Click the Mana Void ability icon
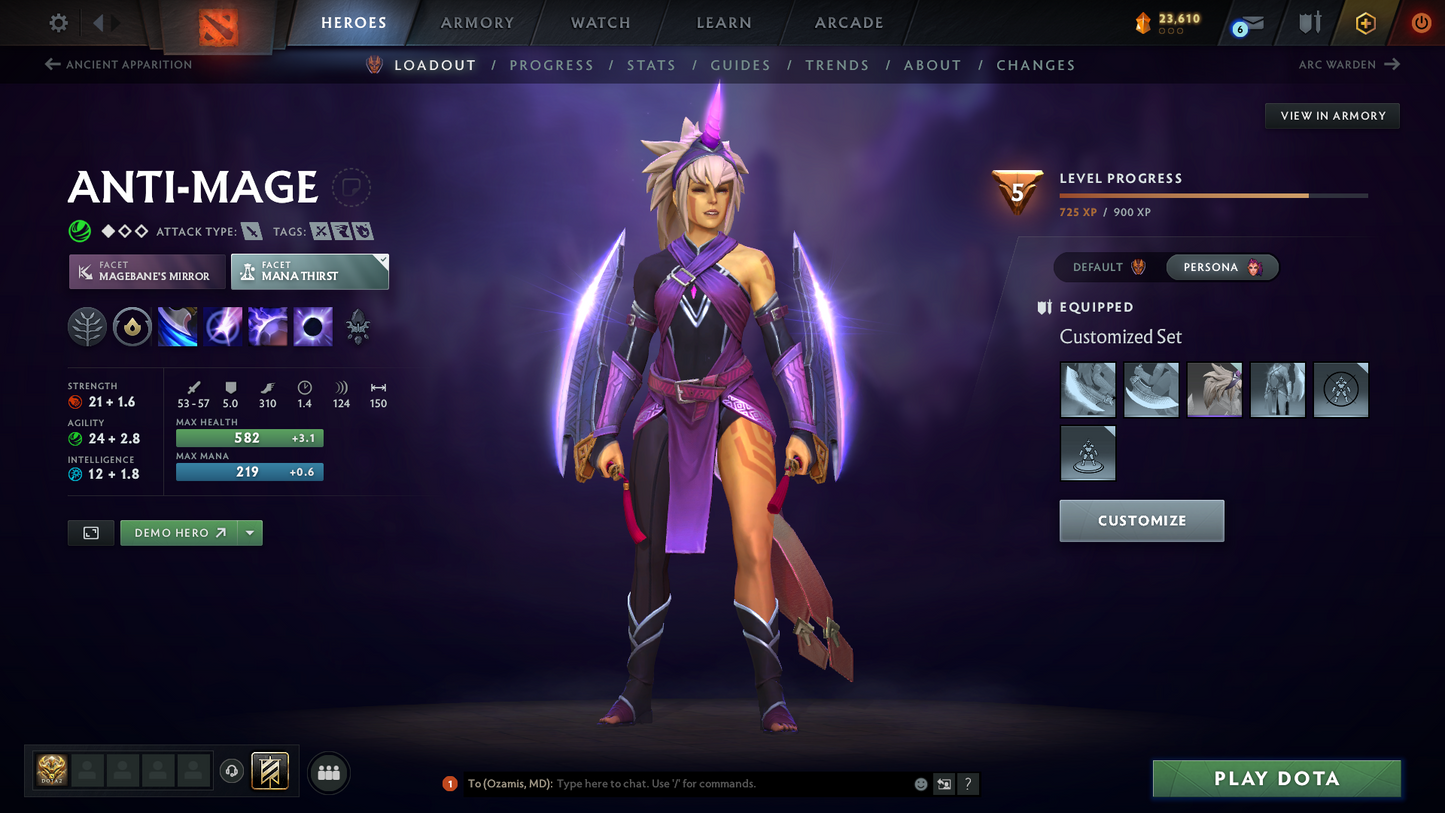Viewport: 1445px width, 813px height. click(x=312, y=326)
